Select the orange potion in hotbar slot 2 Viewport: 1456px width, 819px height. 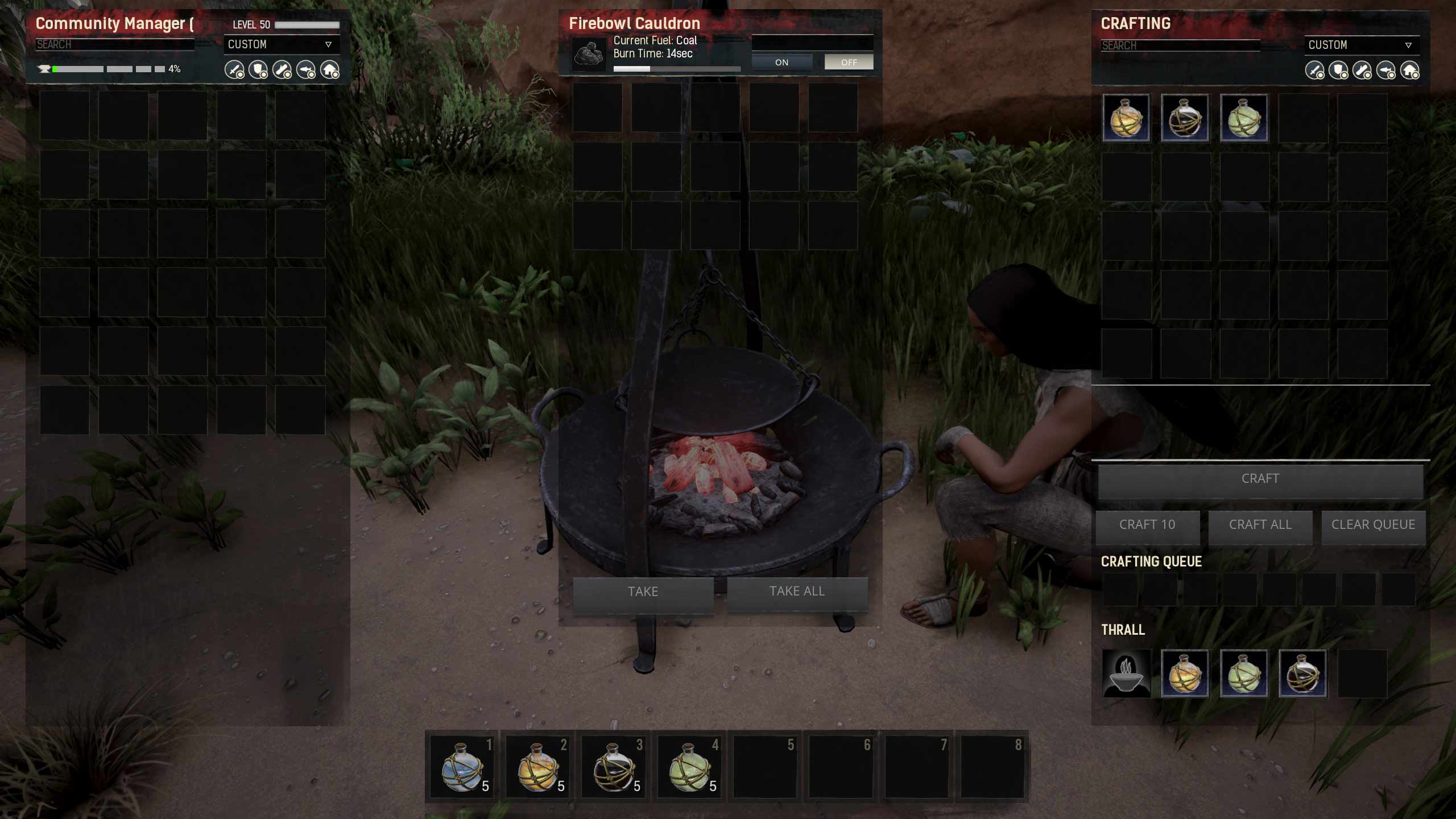point(537,767)
